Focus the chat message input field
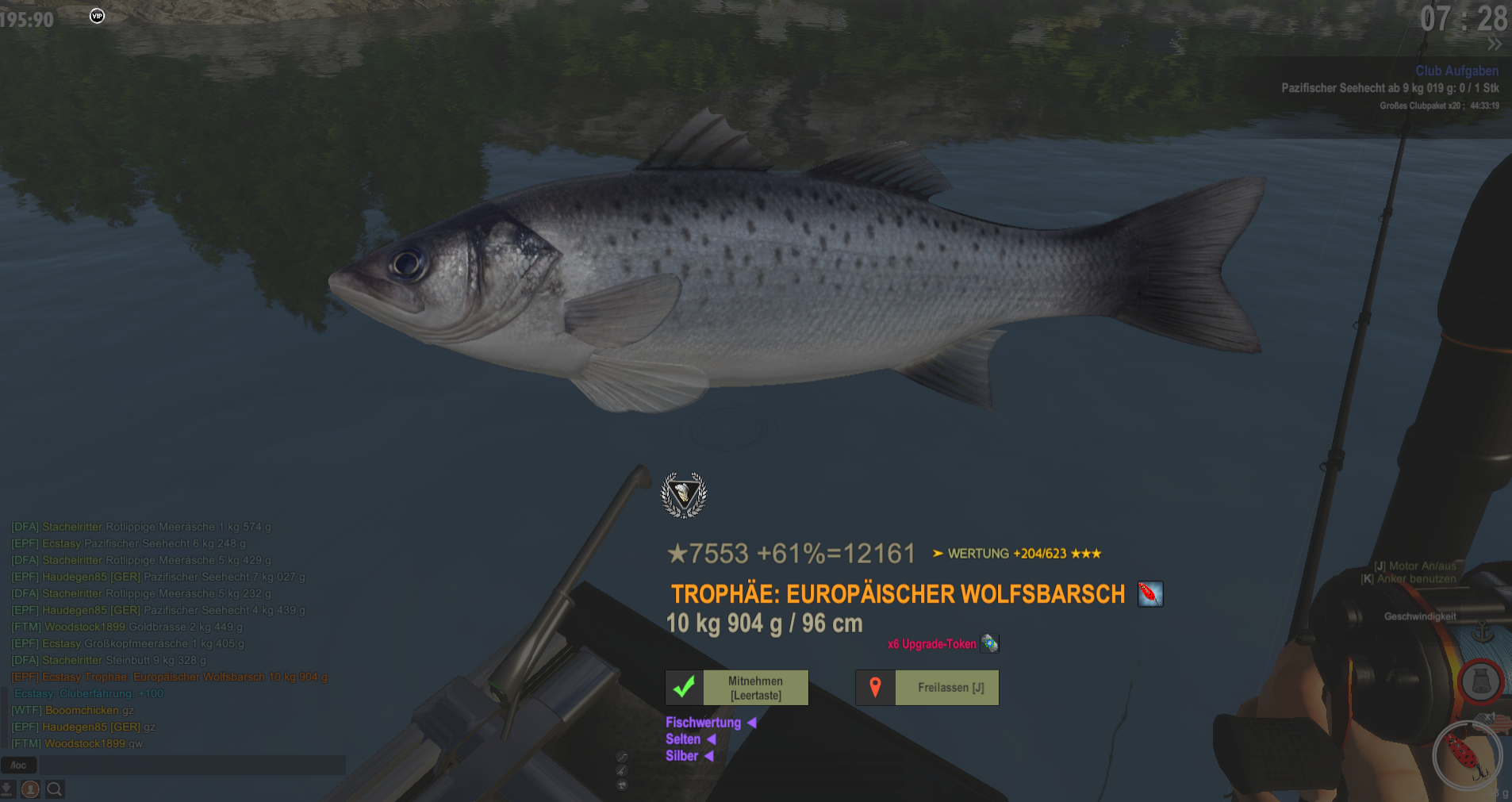Screen dimensions: 1512x802 [x=192, y=766]
